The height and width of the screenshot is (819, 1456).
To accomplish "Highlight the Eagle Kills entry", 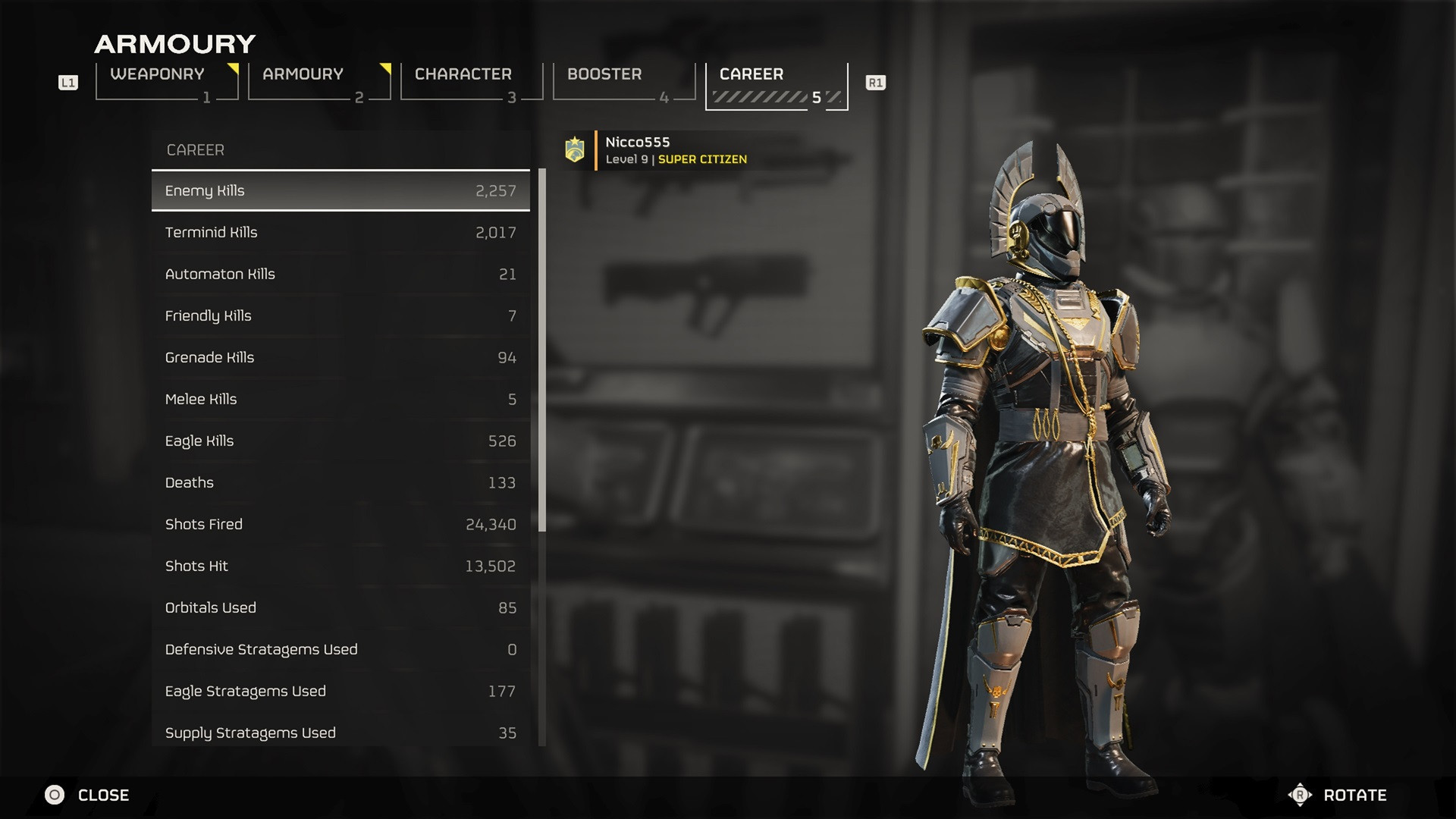I will point(340,441).
